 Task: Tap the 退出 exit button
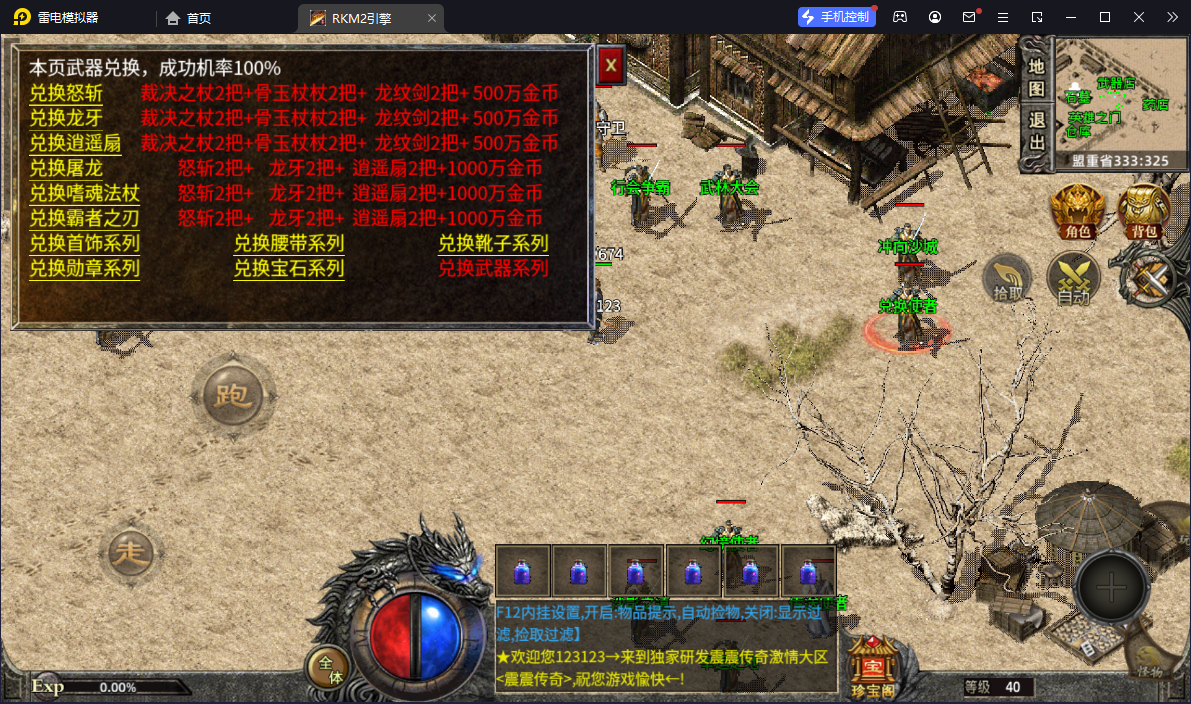[1036, 130]
